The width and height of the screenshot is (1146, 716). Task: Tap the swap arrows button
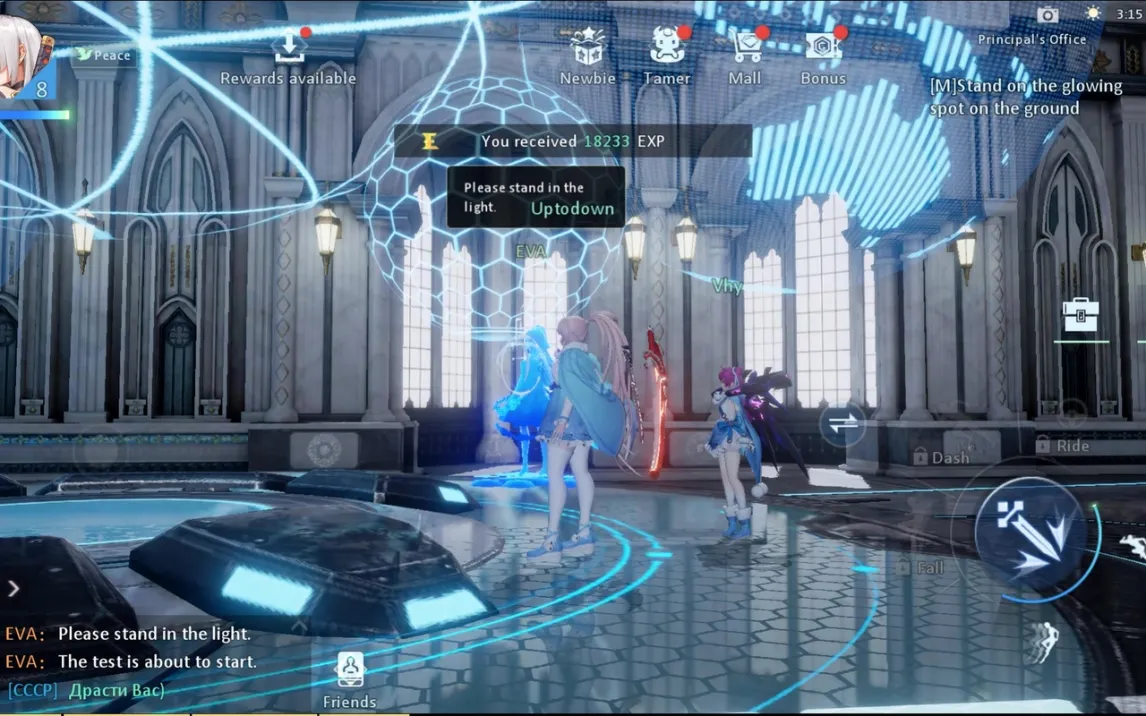coord(842,423)
